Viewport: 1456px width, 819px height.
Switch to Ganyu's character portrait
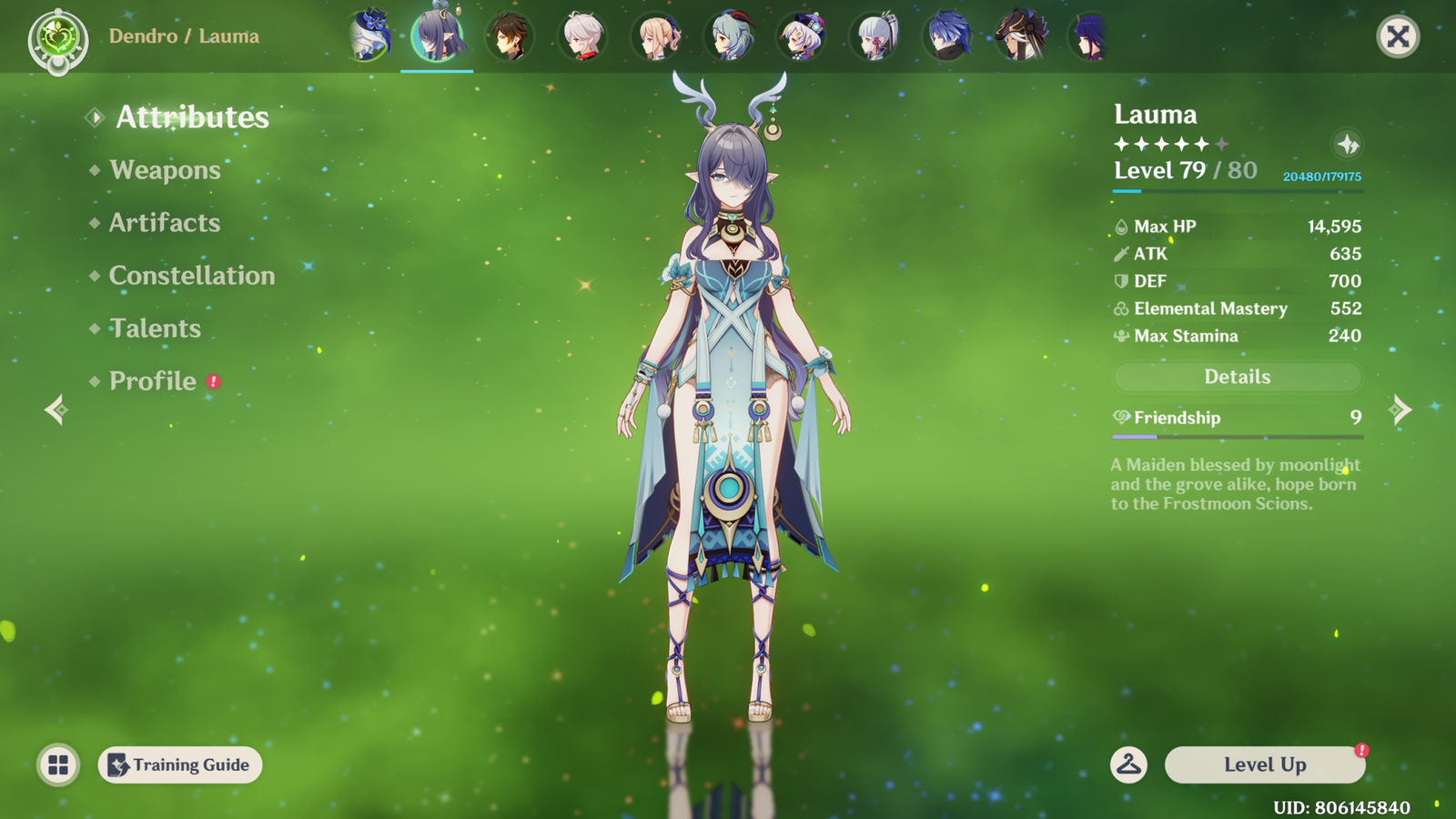(729, 37)
